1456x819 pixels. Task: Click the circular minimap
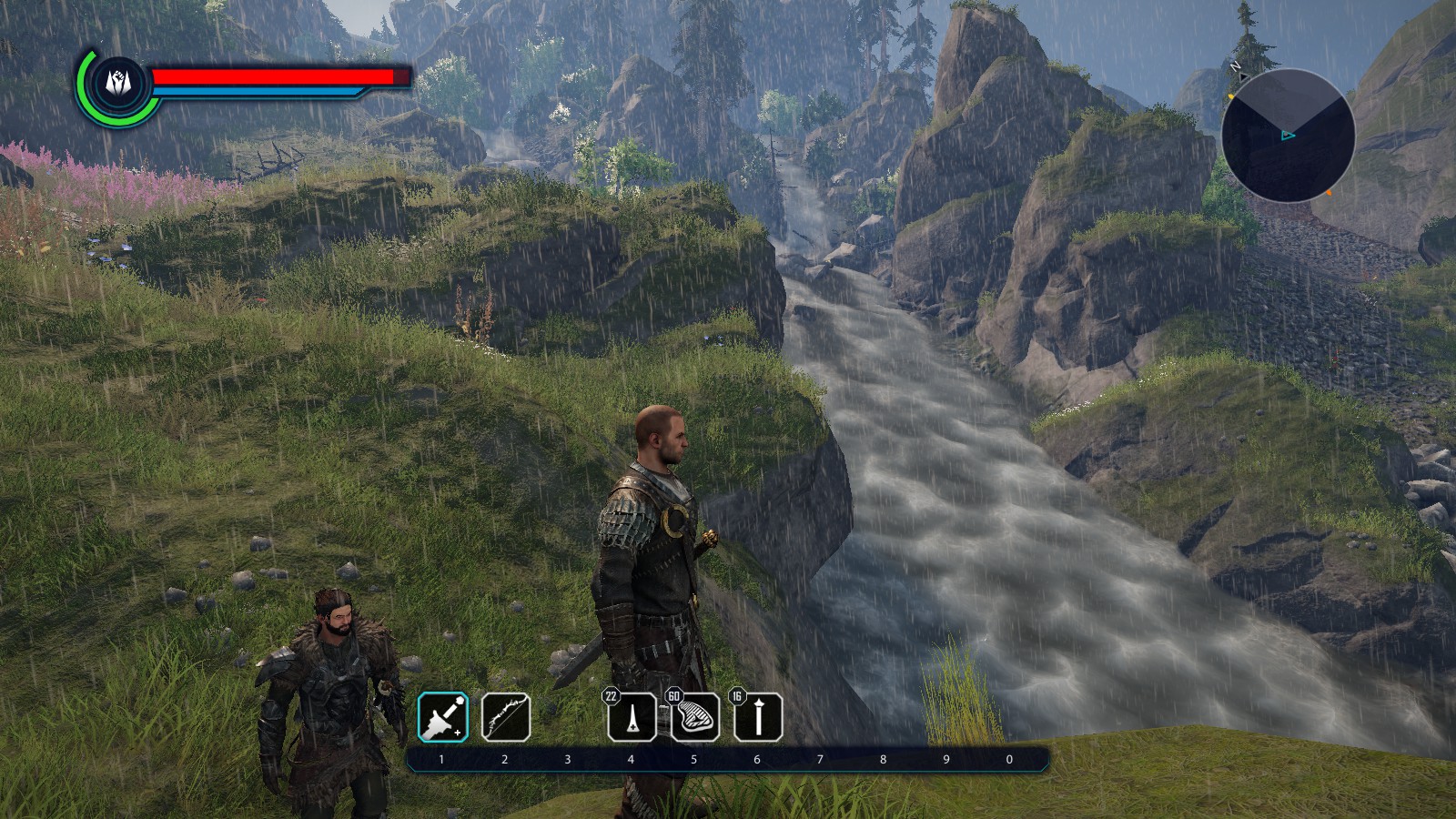pyautogui.click(x=1288, y=136)
